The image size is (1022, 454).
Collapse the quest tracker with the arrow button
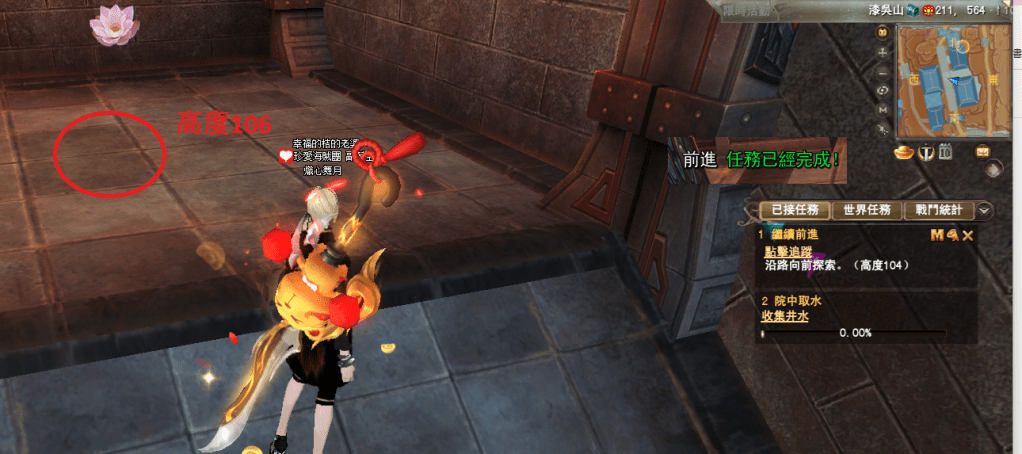tap(984, 210)
